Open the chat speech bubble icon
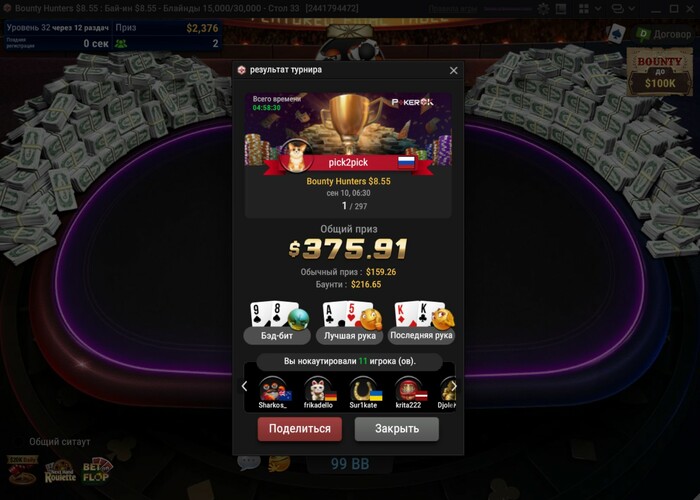The width and height of the screenshot is (700, 500). click(248, 463)
